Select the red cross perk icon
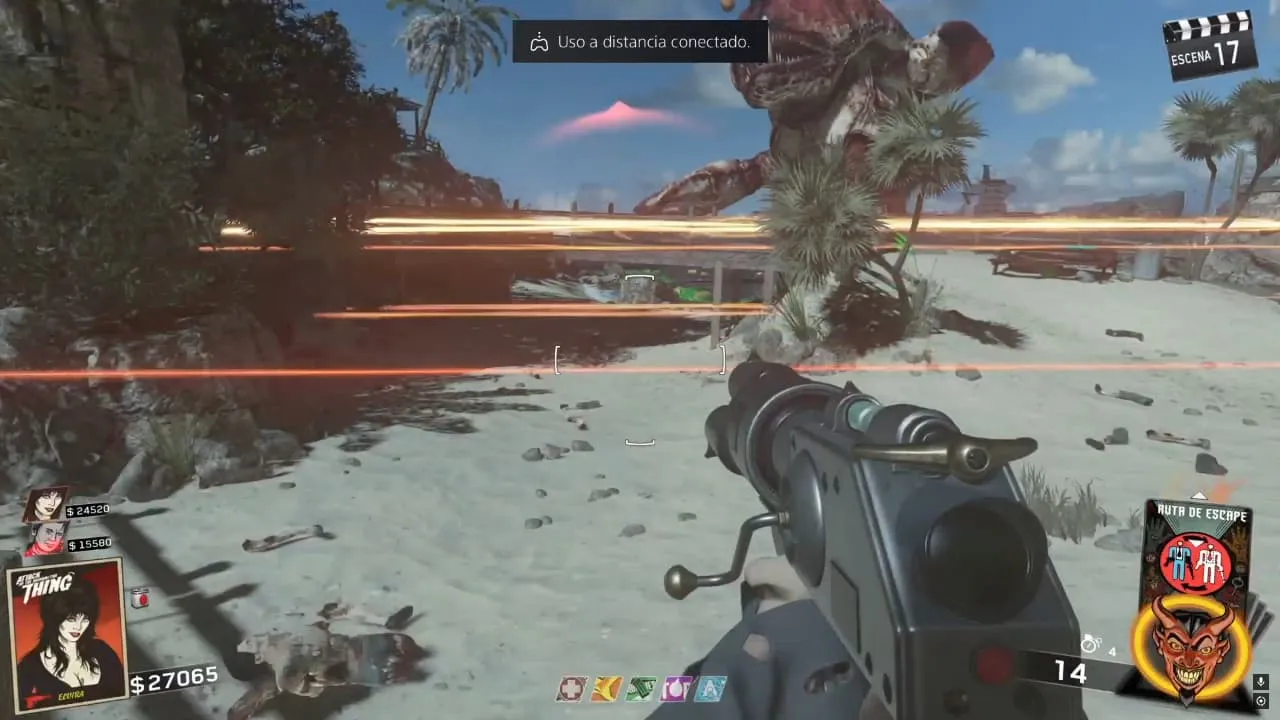The width and height of the screenshot is (1280, 720). (x=570, y=689)
